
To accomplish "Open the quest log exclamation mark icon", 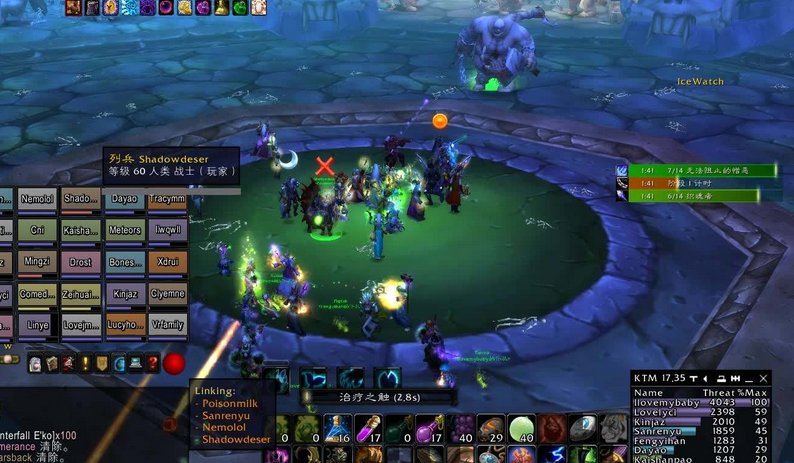I will point(84,363).
